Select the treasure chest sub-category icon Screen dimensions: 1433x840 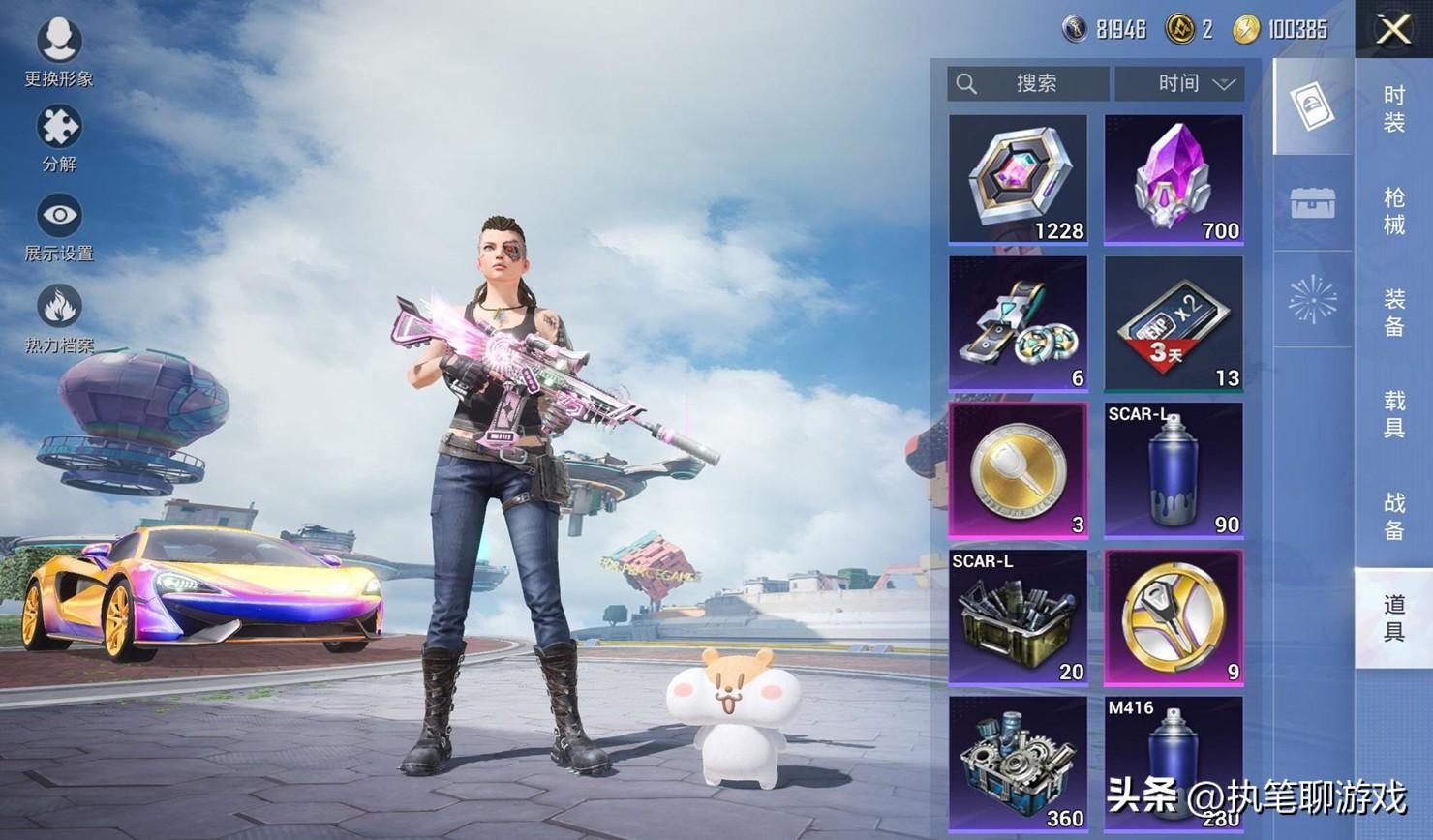1313,203
